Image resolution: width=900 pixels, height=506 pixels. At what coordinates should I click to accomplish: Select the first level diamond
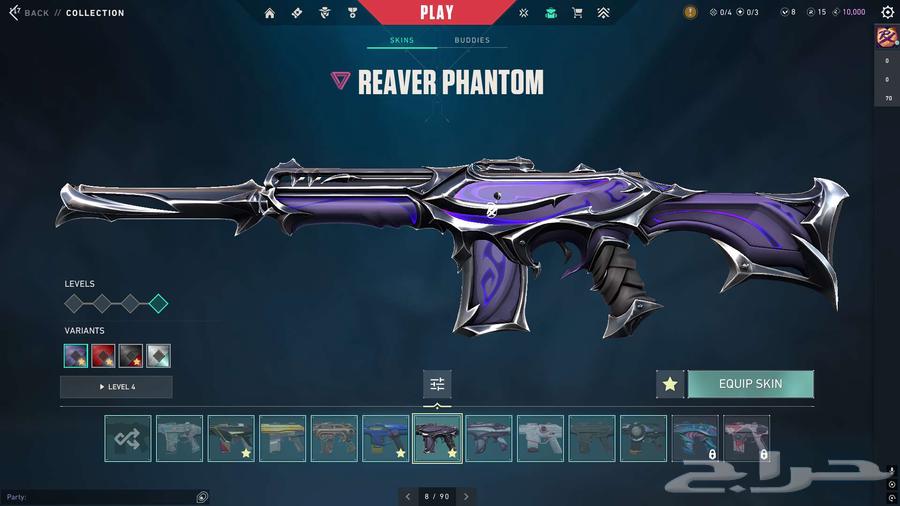[x=74, y=304]
